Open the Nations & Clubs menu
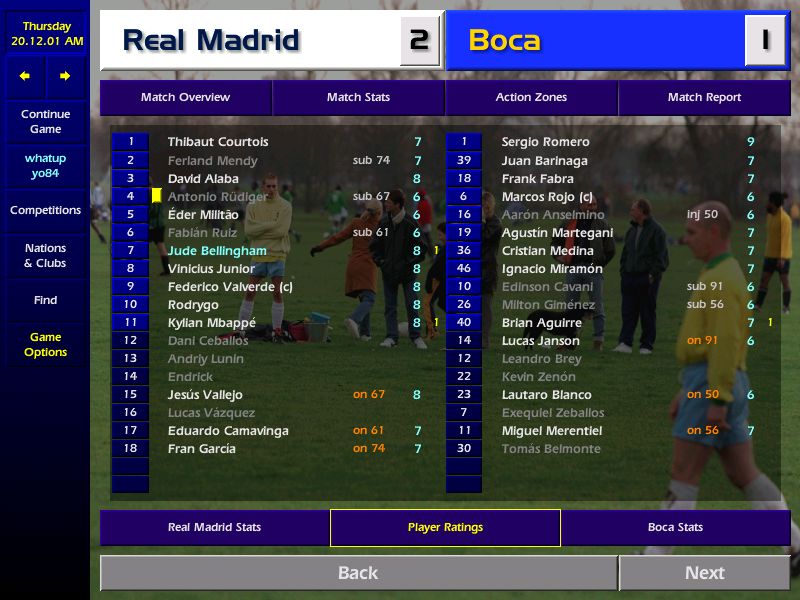800x600 pixels. pyautogui.click(x=45, y=255)
